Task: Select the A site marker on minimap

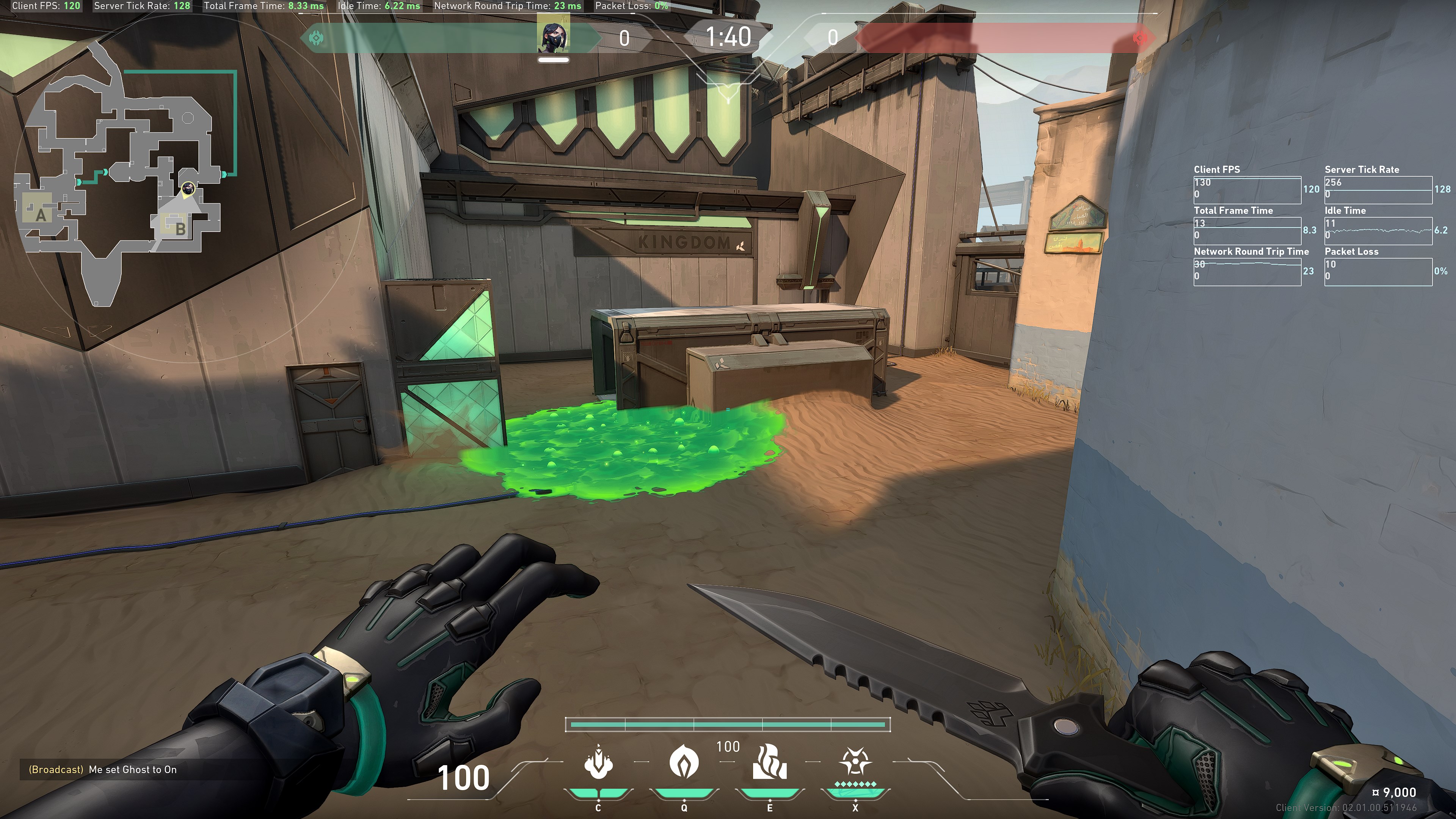Action: pos(40,215)
